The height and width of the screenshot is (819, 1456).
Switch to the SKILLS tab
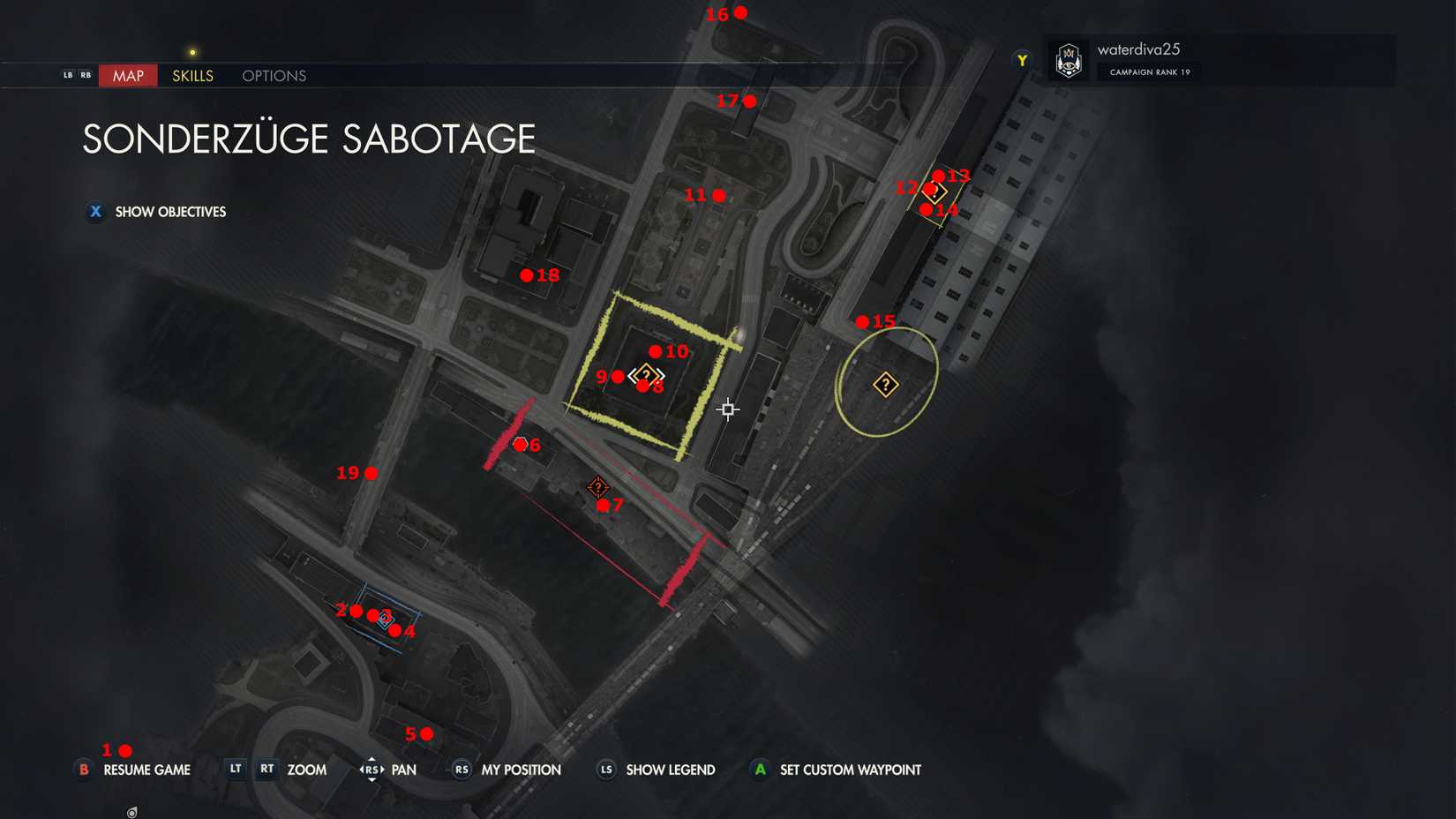click(191, 75)
